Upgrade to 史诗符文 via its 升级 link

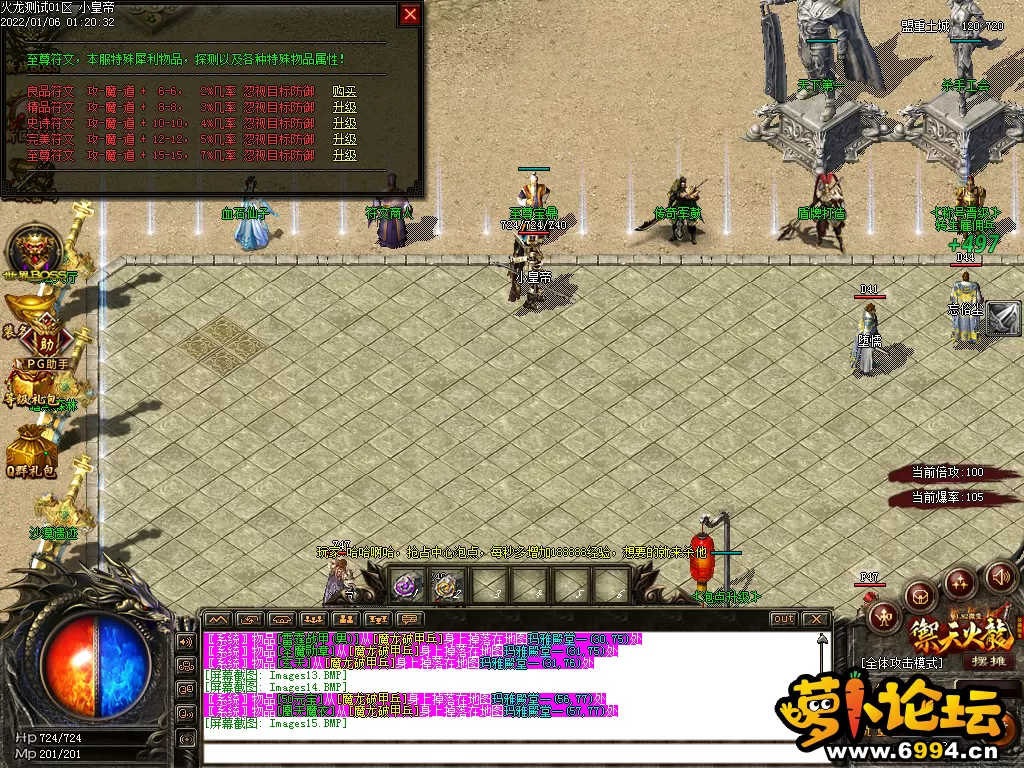[344, 123]
